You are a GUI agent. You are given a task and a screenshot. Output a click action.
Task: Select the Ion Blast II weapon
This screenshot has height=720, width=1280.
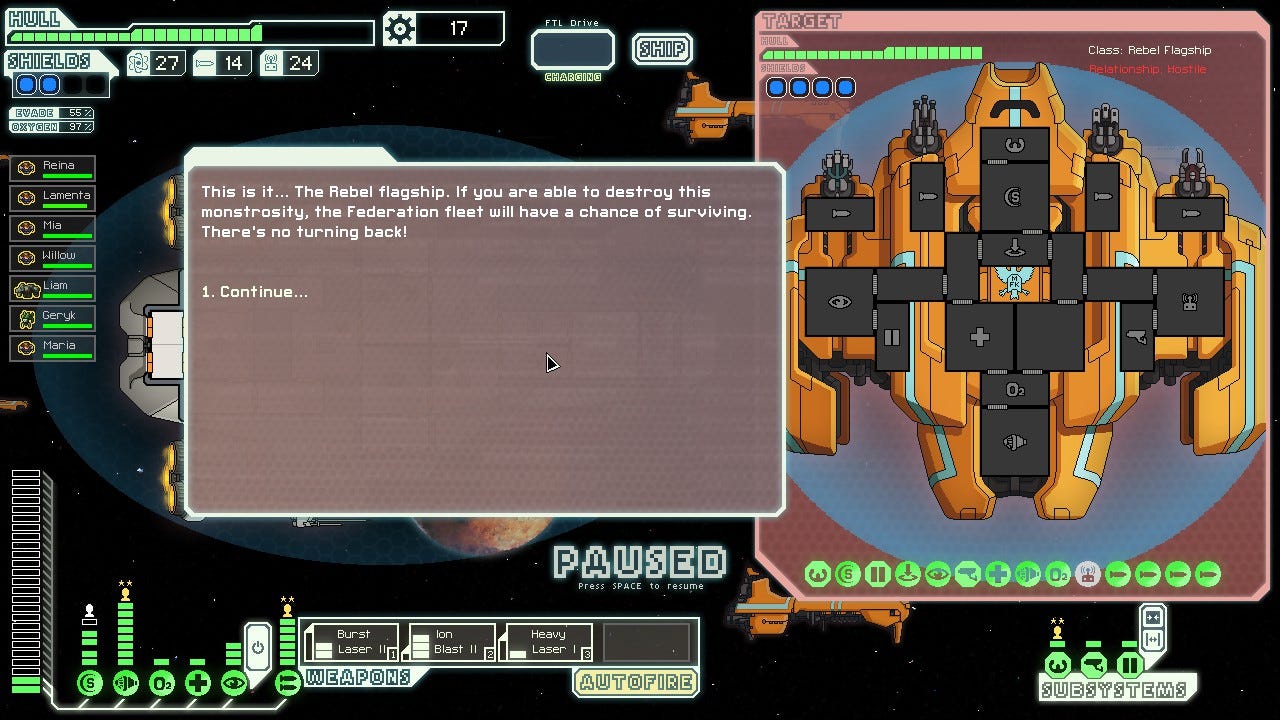coord(449,642)
